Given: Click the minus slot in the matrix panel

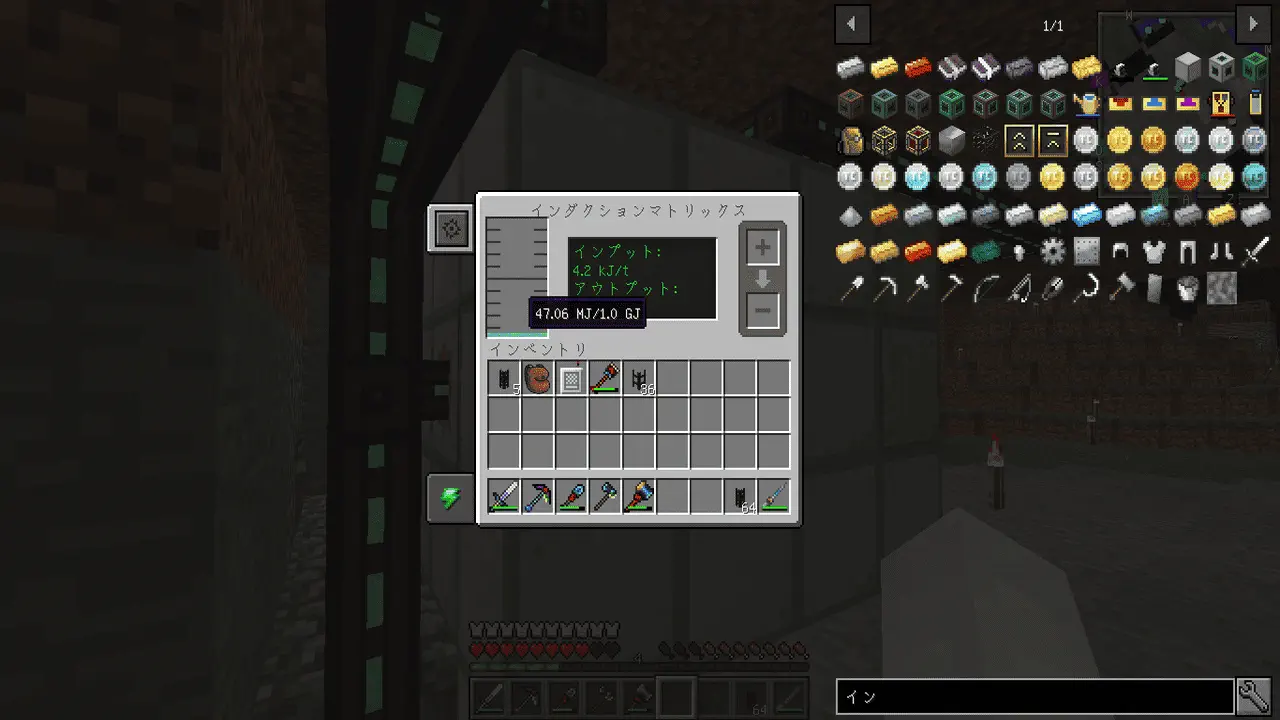Looking at the screenshot, I should coord(762,311).
